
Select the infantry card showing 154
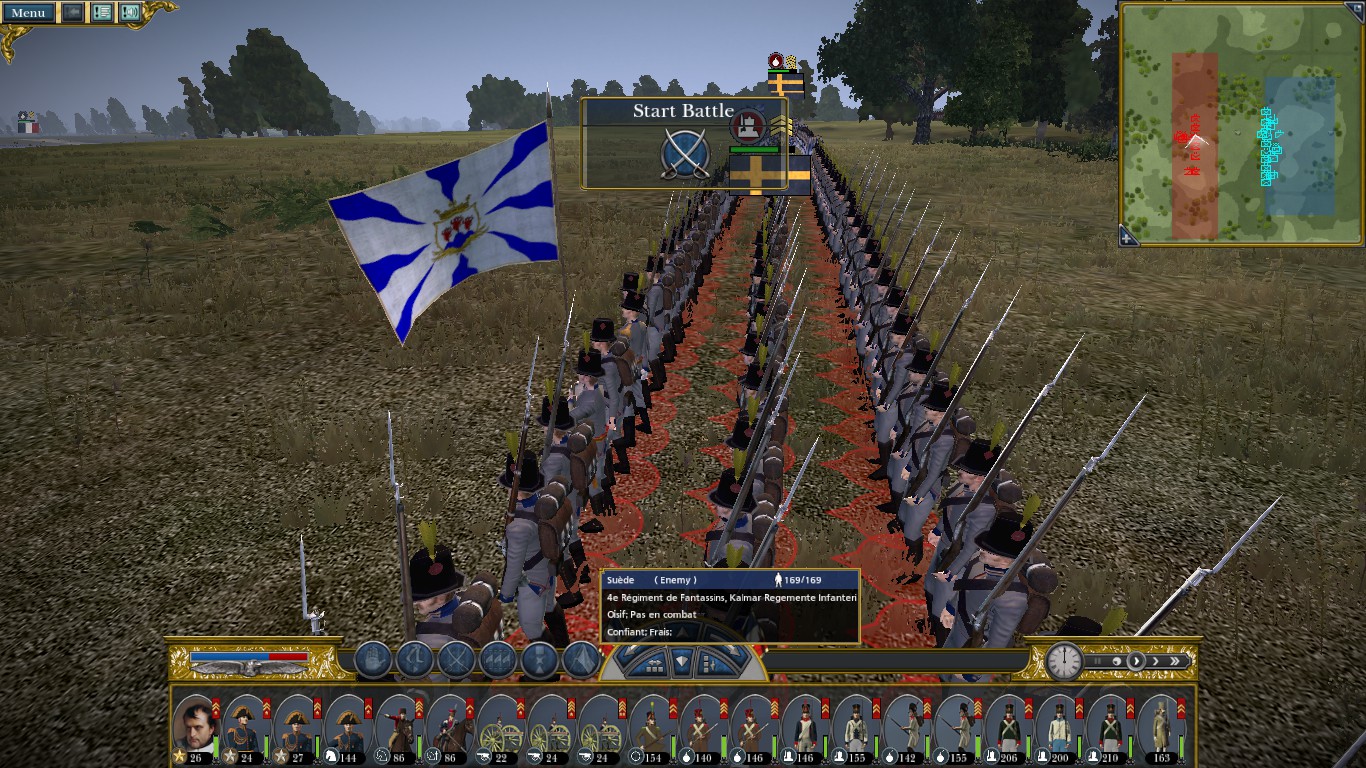tap(652, 724)
